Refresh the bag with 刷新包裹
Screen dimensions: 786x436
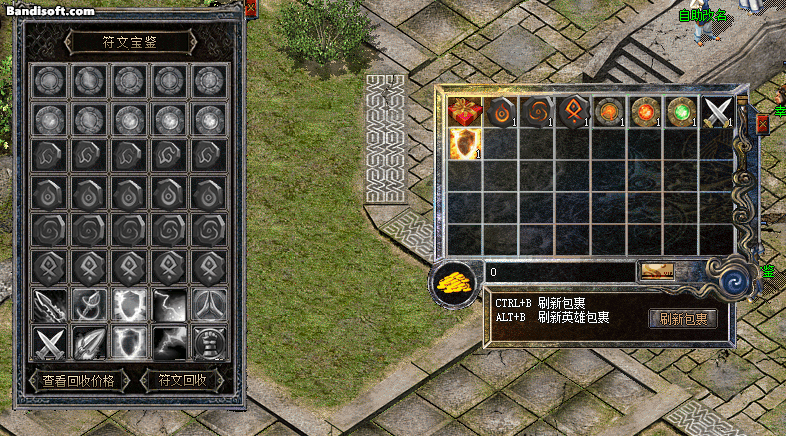point(683,319)
